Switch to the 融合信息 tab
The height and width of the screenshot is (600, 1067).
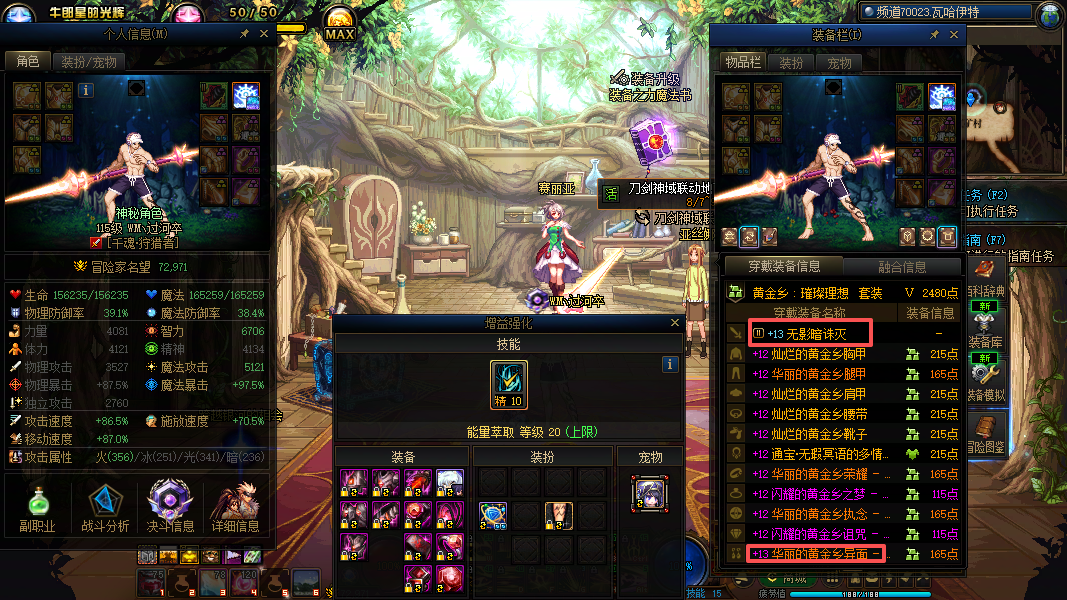click(x=901, y=266)
